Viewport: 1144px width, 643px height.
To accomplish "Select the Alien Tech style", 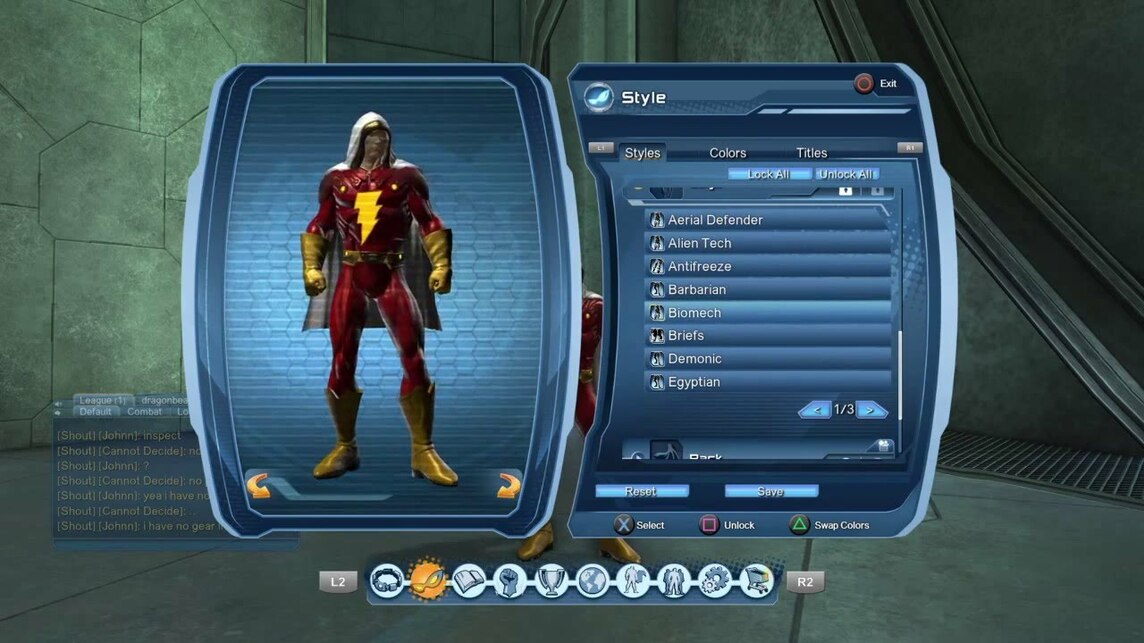I will click(767, 243).
